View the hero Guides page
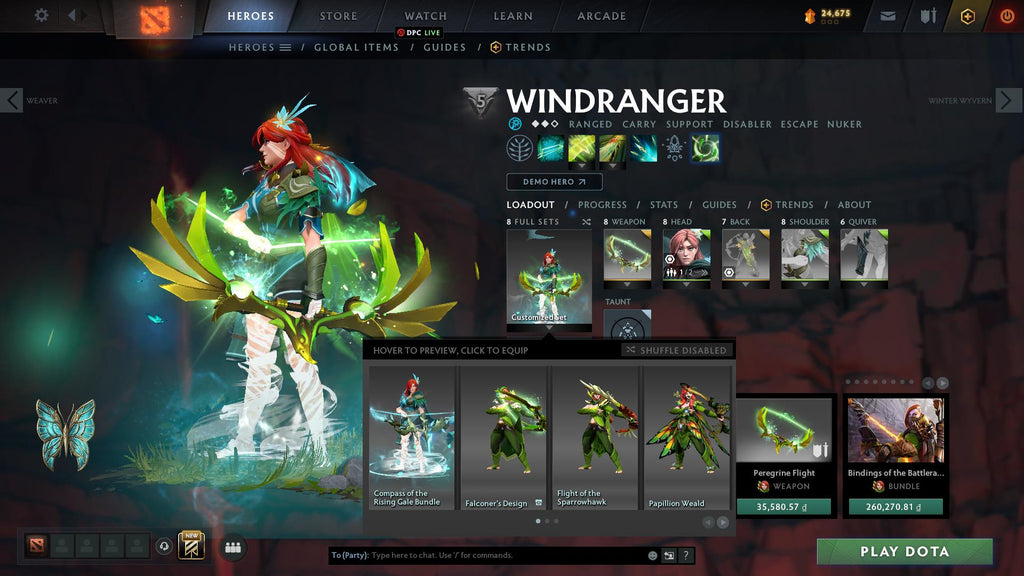Image resolution: width=1024 pixels, height=576 pixels. click(719, 205)
